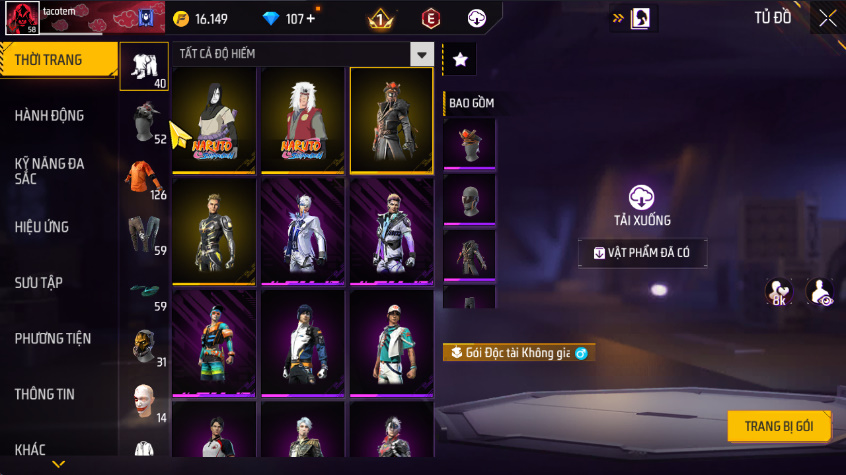
Task: Close the Tủ Đồ wardrobe screen
Action: (x=828, y=18)
